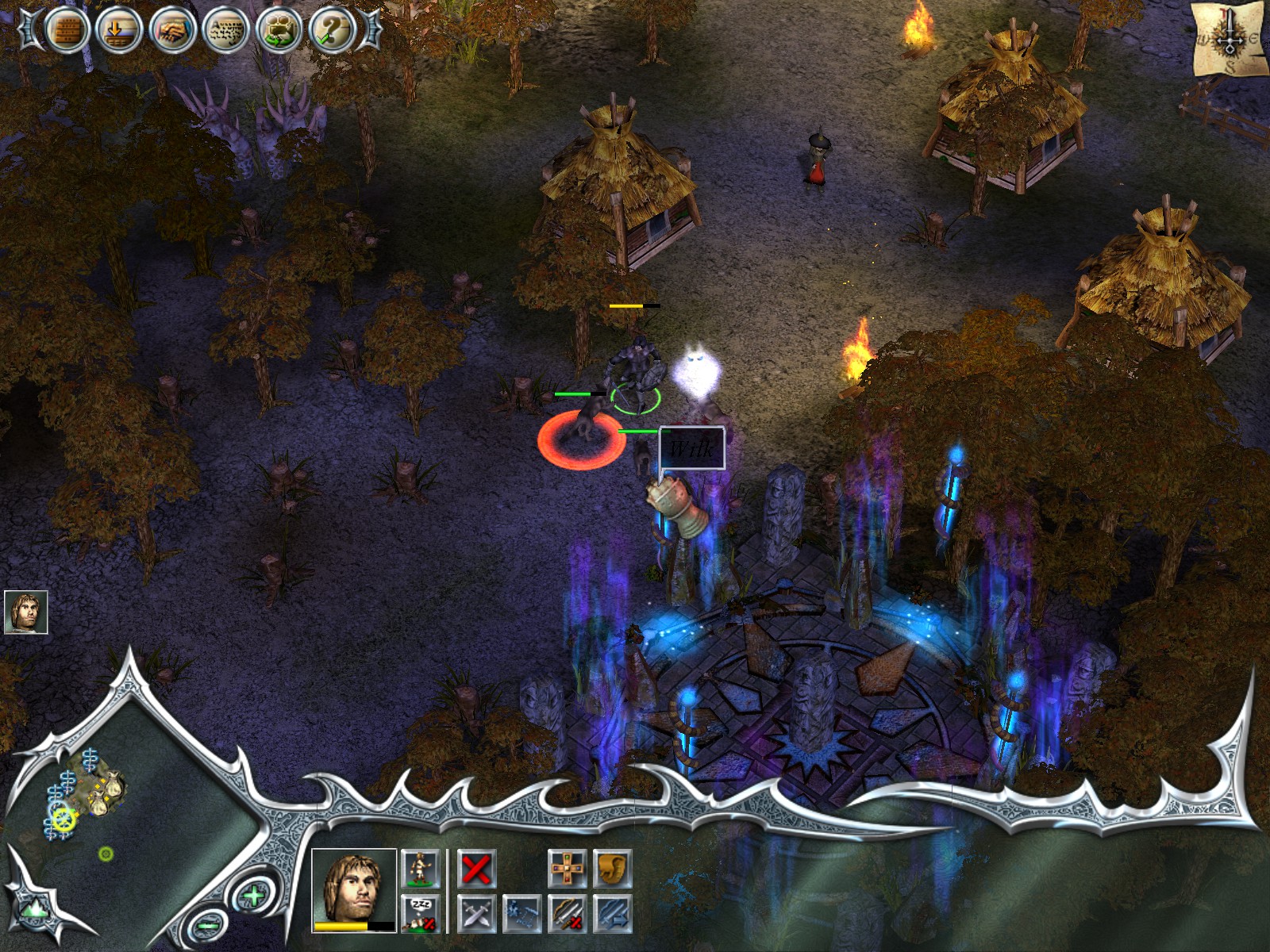Click the minimap
The height and width of the screenshot is (952, 1270).
(x=127, y=801)
